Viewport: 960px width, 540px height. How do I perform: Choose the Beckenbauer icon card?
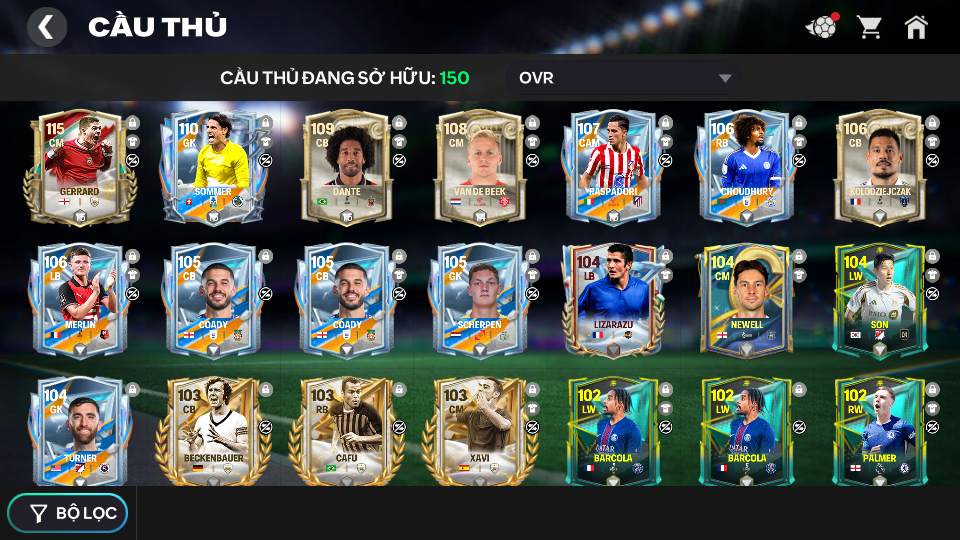[x=213, y=432]
